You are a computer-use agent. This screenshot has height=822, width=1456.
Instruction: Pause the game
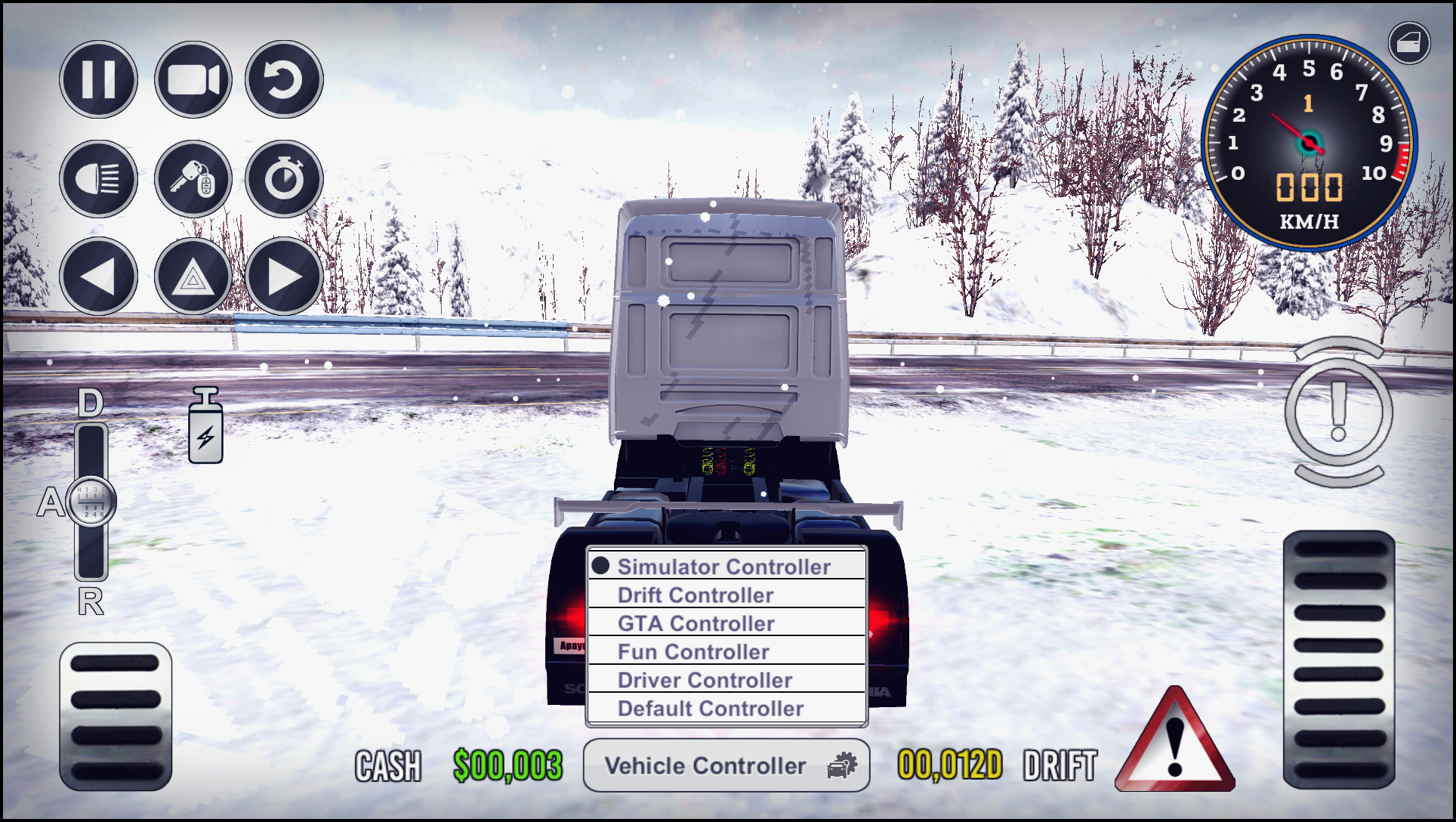click(98, 78)
